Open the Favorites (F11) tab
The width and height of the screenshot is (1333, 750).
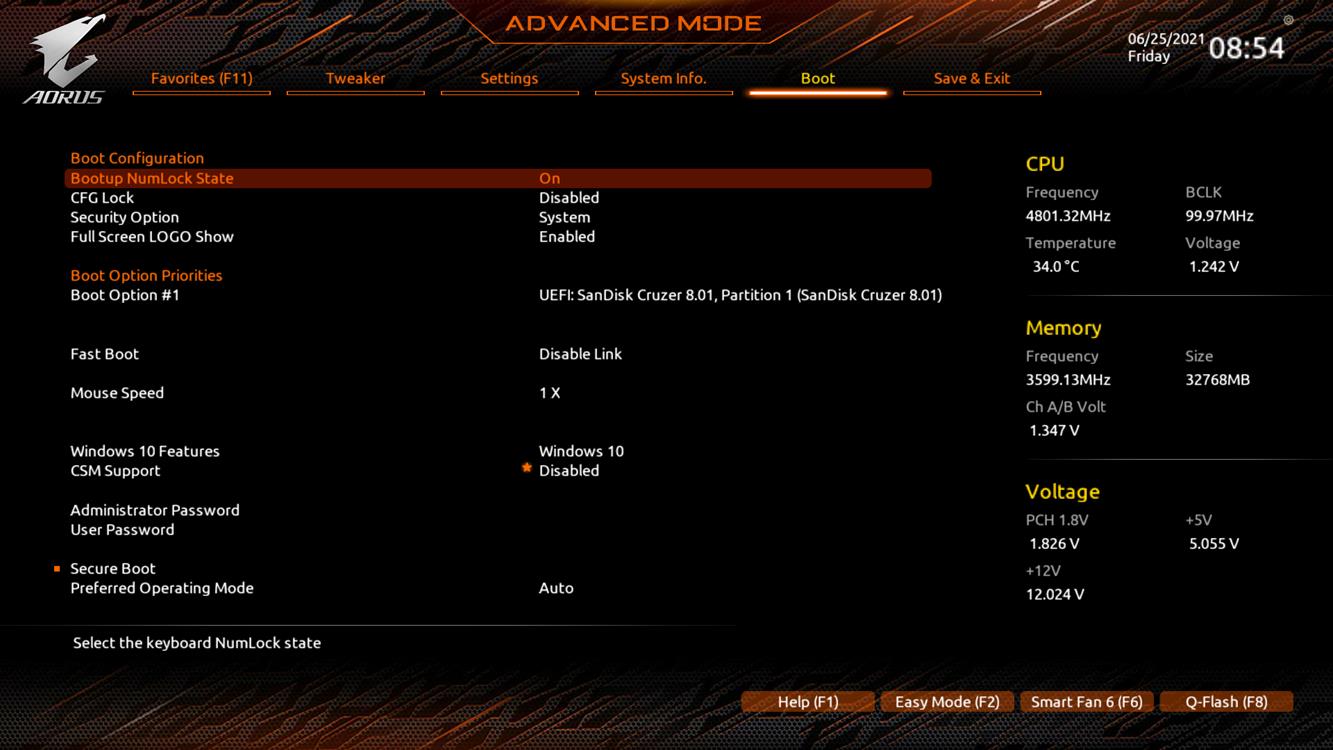point(201,78)
